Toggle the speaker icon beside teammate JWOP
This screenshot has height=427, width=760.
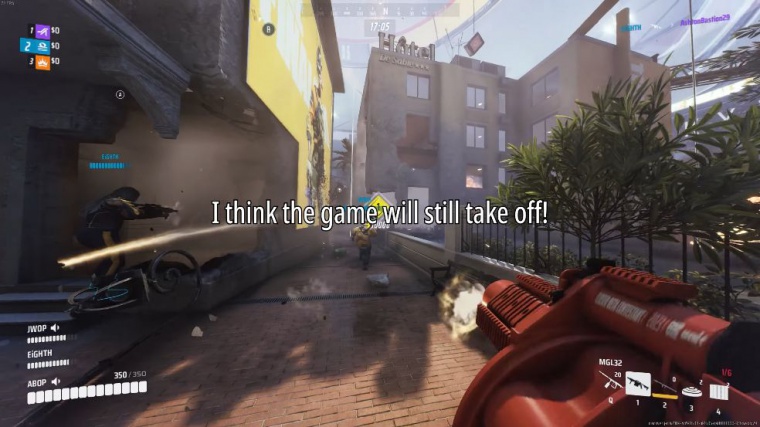click(x=55, y=327)
